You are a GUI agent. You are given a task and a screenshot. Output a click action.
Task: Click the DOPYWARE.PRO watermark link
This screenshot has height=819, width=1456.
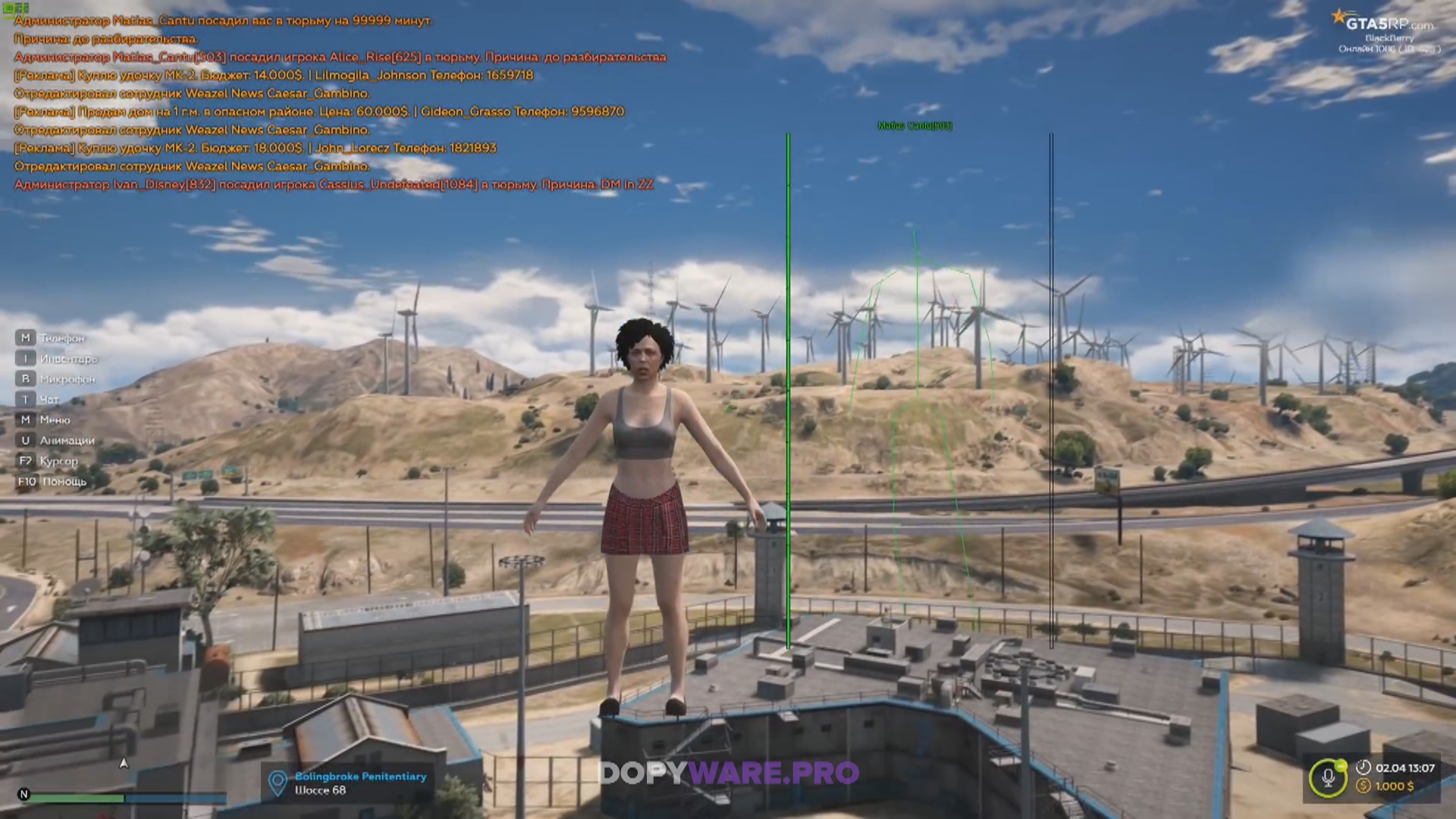pos(729,773)
